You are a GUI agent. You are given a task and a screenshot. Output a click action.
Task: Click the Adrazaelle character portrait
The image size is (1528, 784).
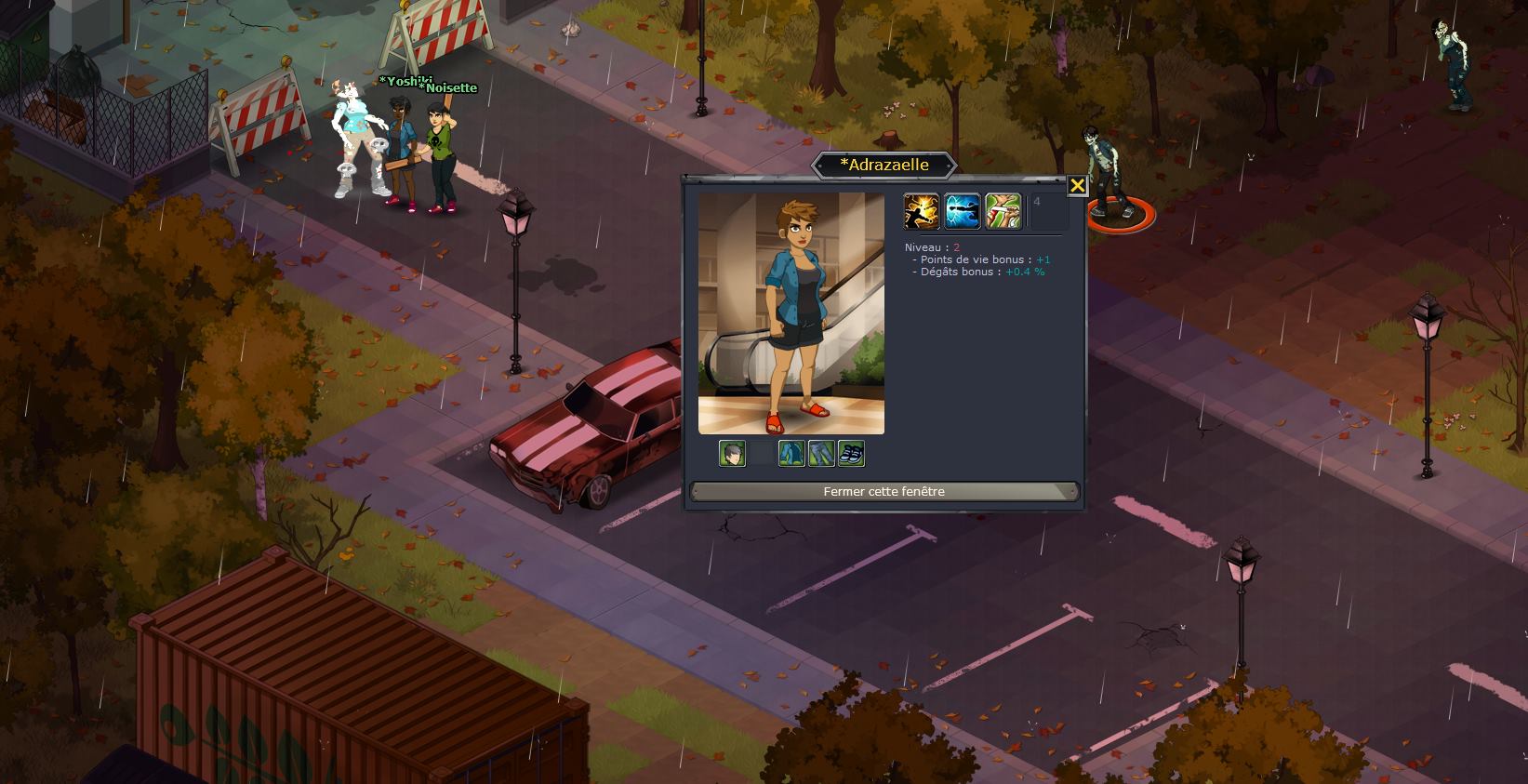(791, 313)
